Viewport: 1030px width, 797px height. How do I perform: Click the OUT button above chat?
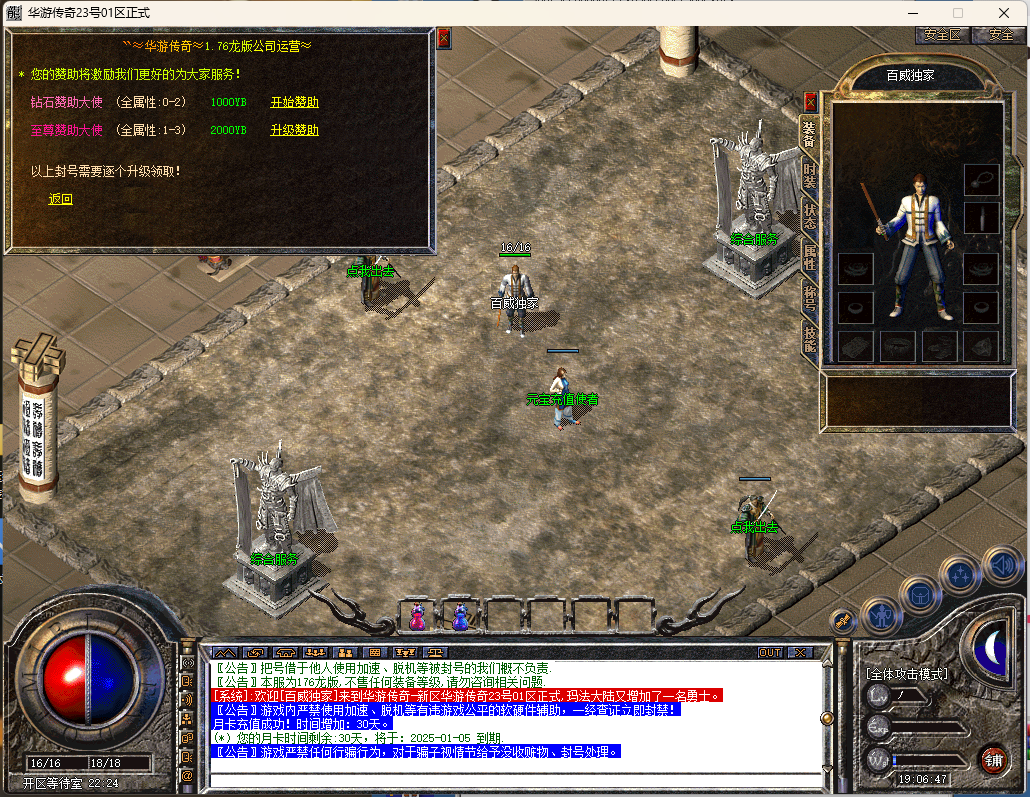pos(769,652)
